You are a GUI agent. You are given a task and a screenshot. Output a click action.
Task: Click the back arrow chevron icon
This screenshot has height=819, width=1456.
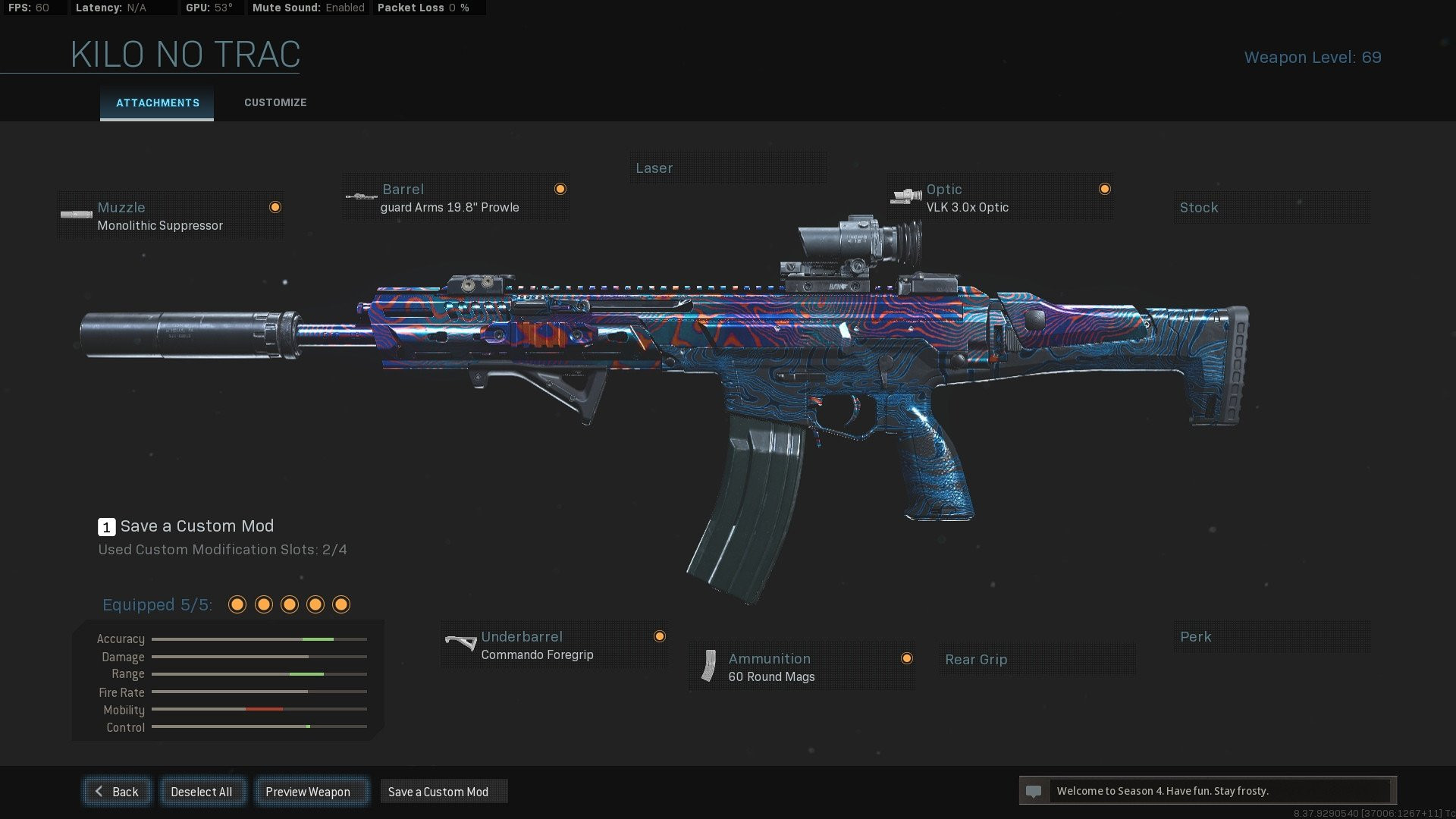pyautogui.click(x=98, y=791)
